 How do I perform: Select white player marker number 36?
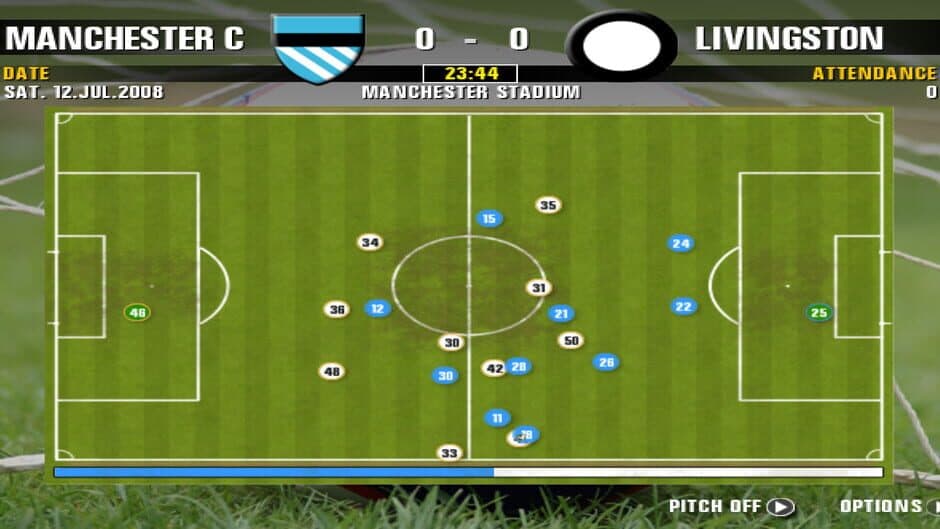337,310
